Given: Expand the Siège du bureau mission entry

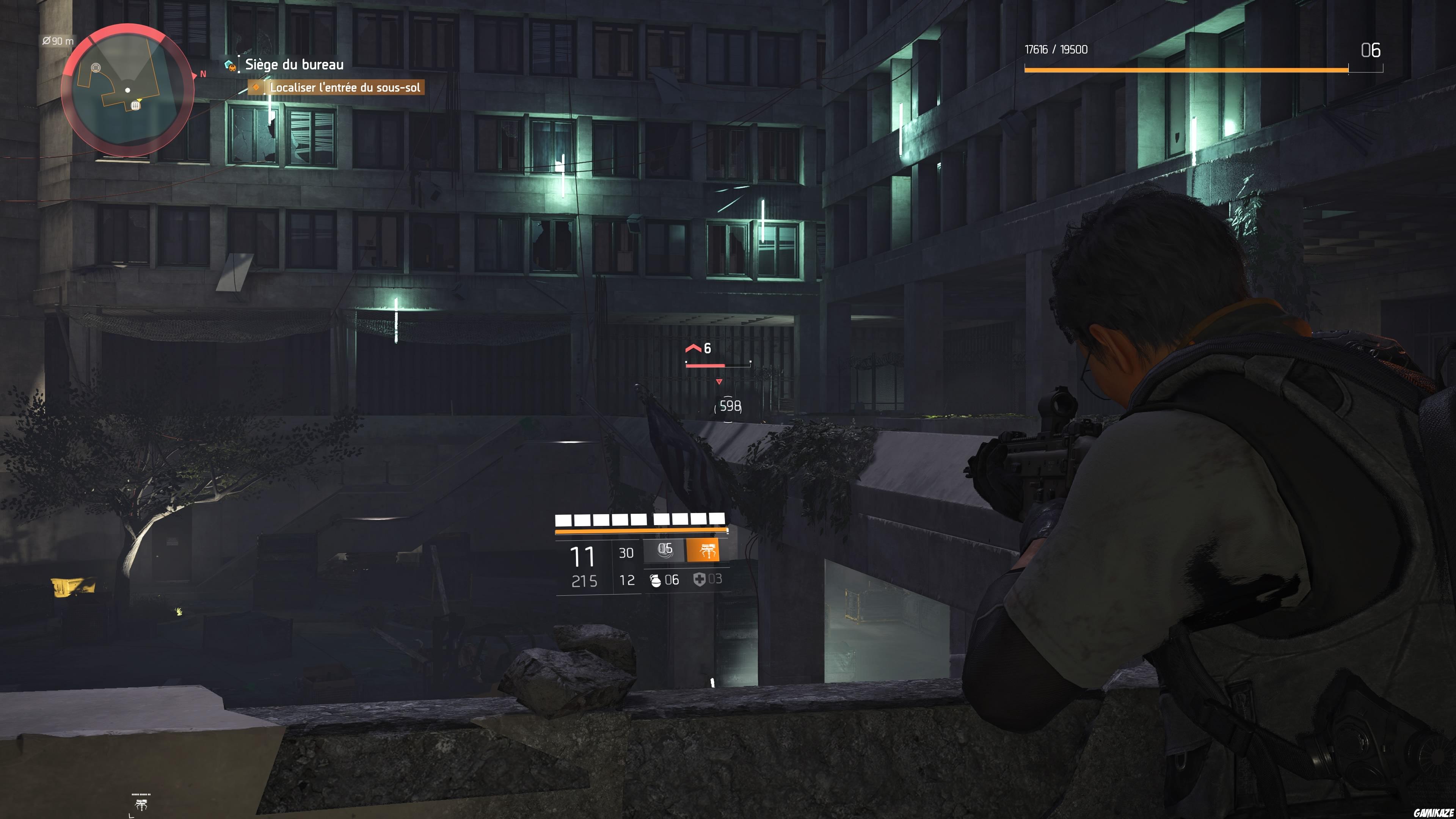Looking at the screenshot, I should 294,66.
